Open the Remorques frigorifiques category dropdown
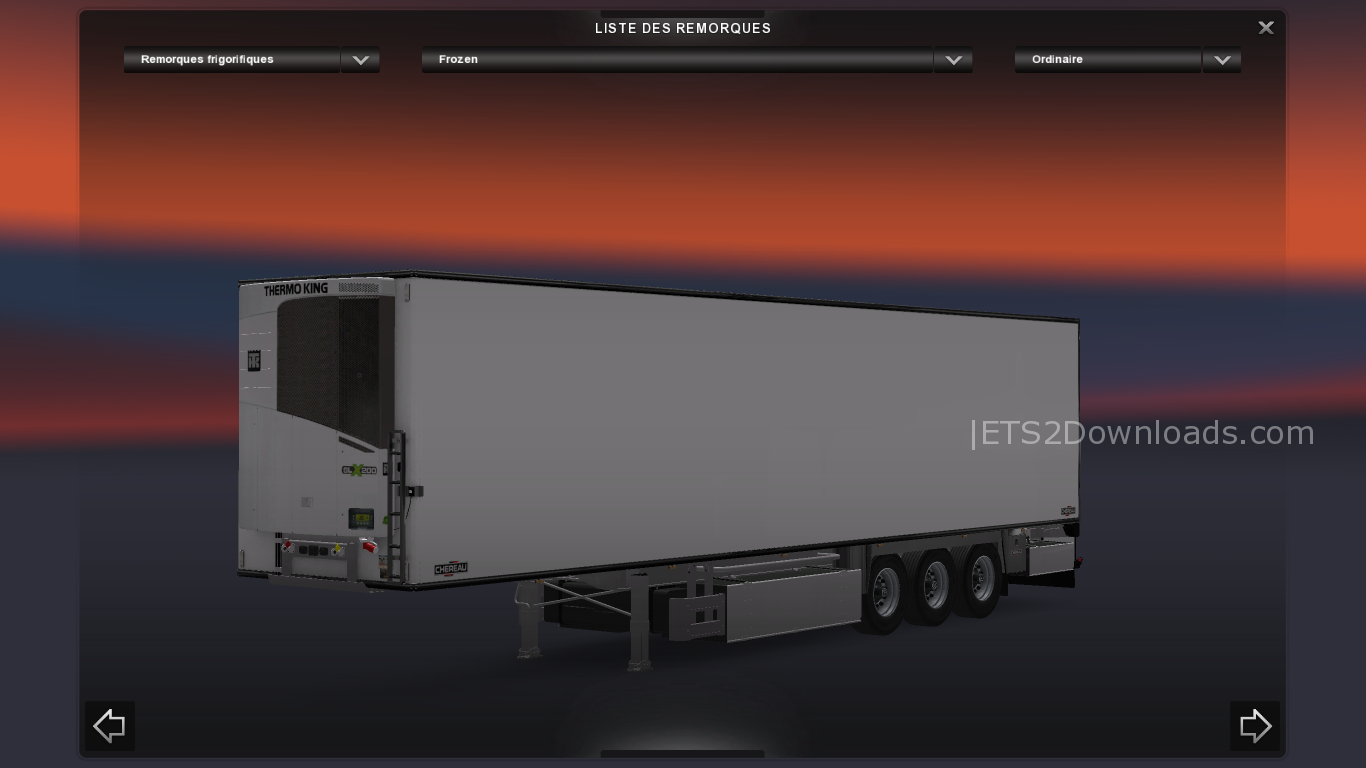 pyautogui.click(x=231, y=60)
